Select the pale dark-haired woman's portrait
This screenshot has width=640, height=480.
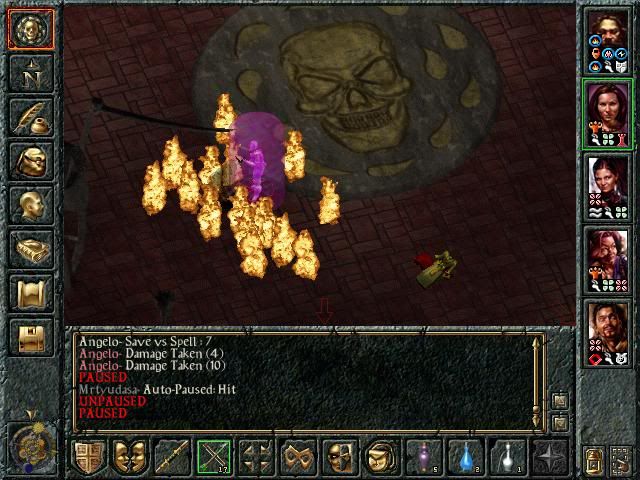click(x=608, y=185)
